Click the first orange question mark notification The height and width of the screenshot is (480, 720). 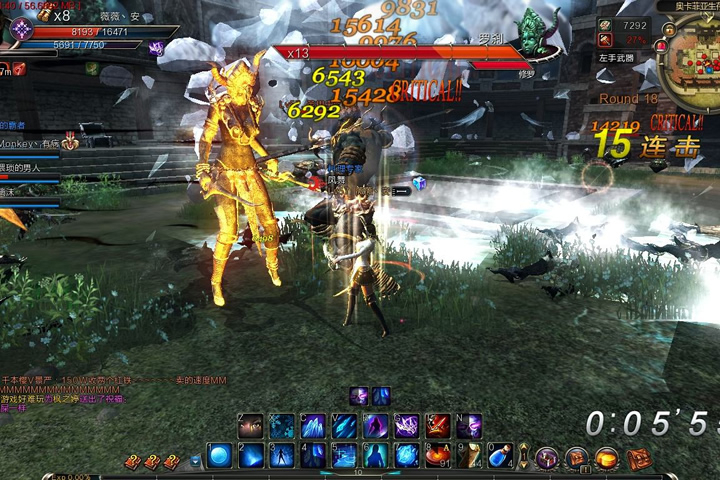[130, 462]
